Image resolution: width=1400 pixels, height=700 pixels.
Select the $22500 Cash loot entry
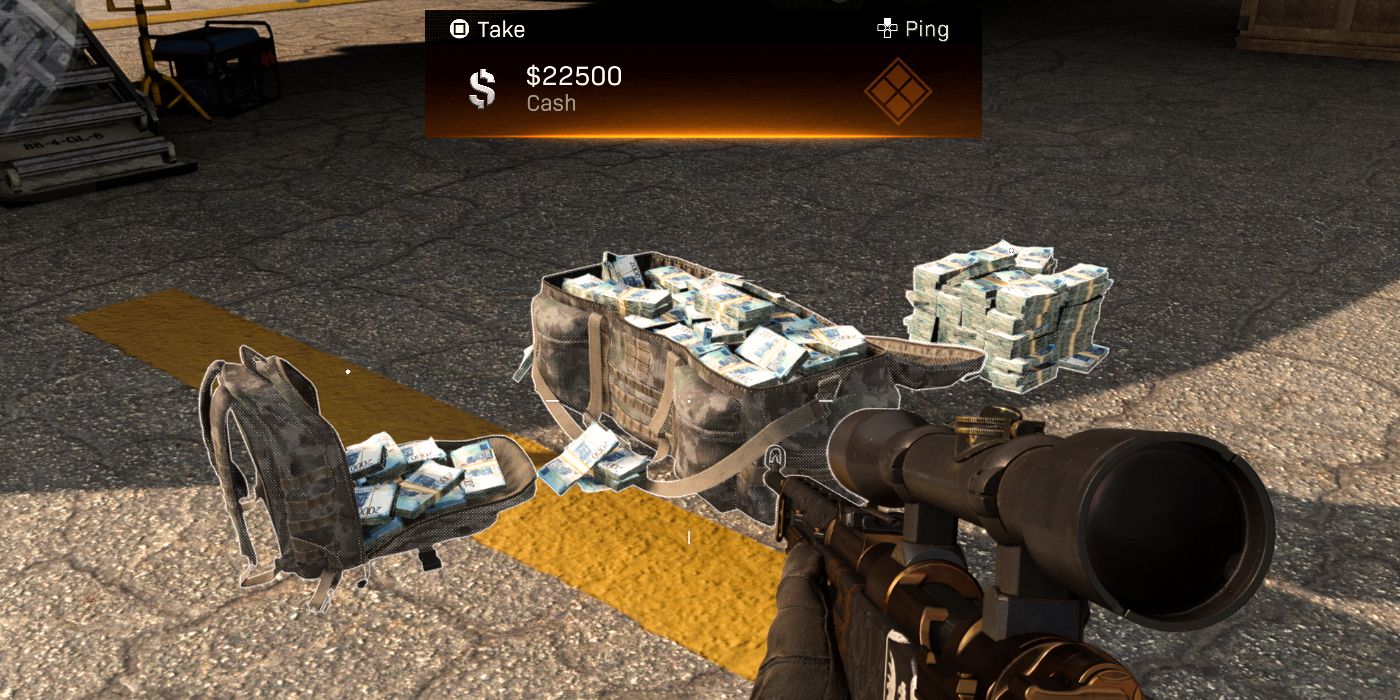pos(573,88)
